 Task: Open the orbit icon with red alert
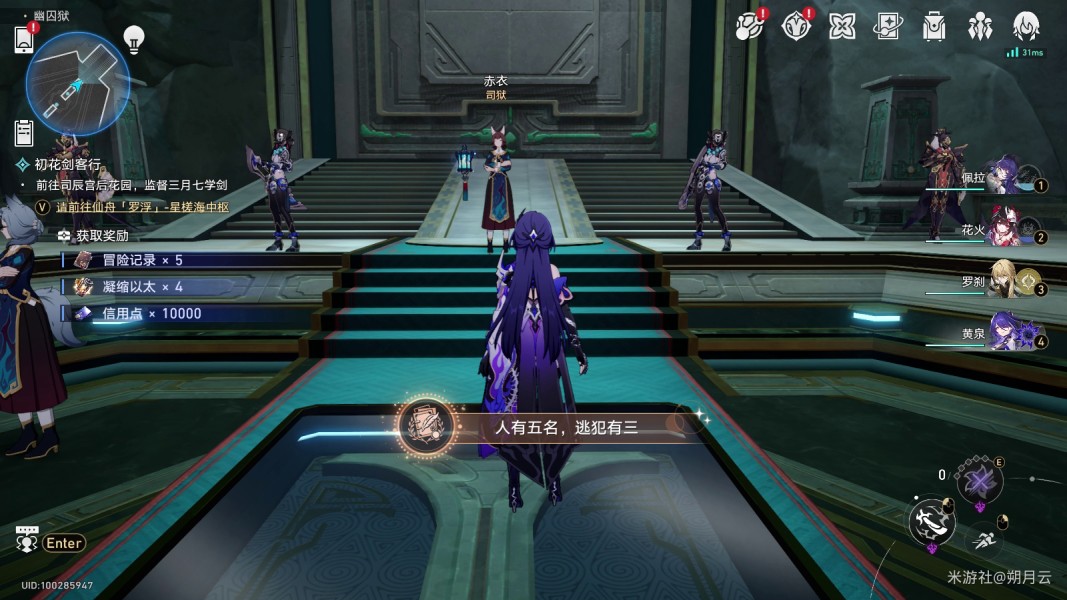pos(748,26)
